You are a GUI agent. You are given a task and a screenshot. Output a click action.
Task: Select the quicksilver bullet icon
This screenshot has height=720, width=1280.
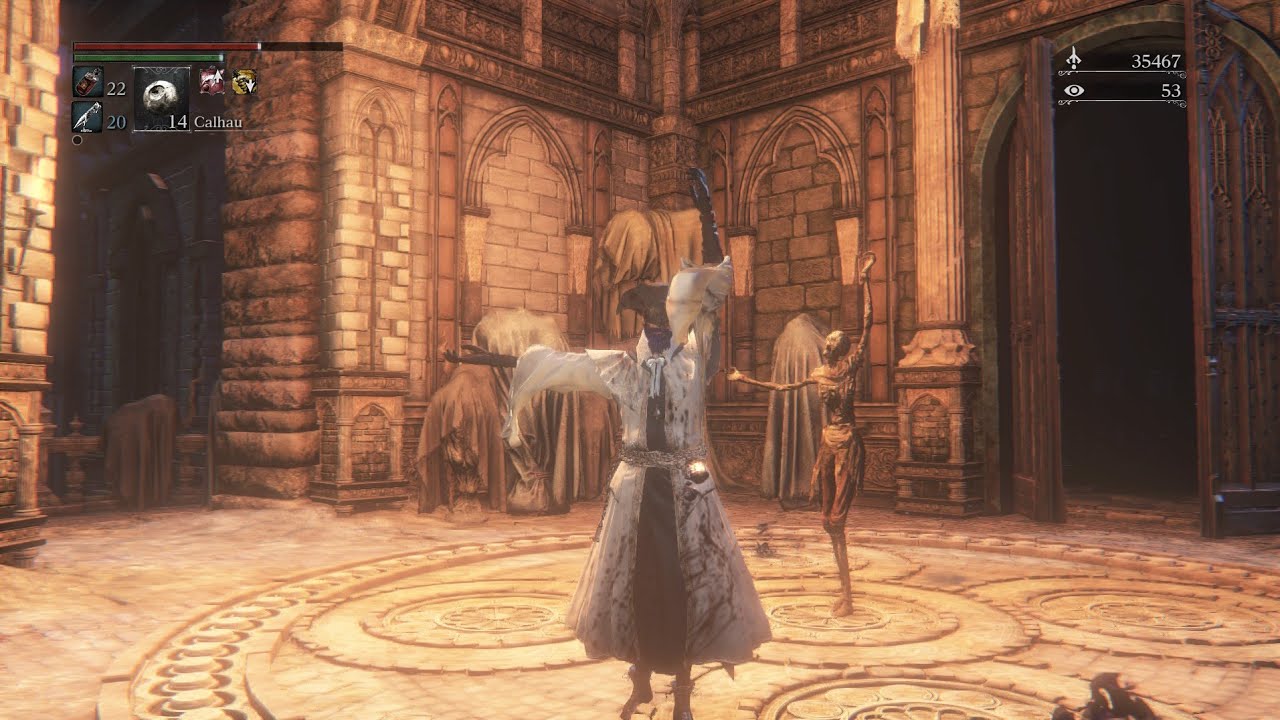[86, 117]
